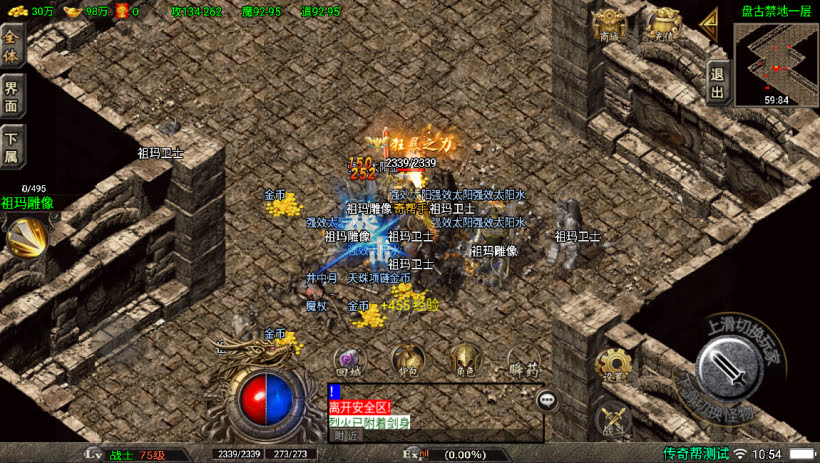Open the 商城 shop
Screen dimensions: 820x463
click(609, 24)
